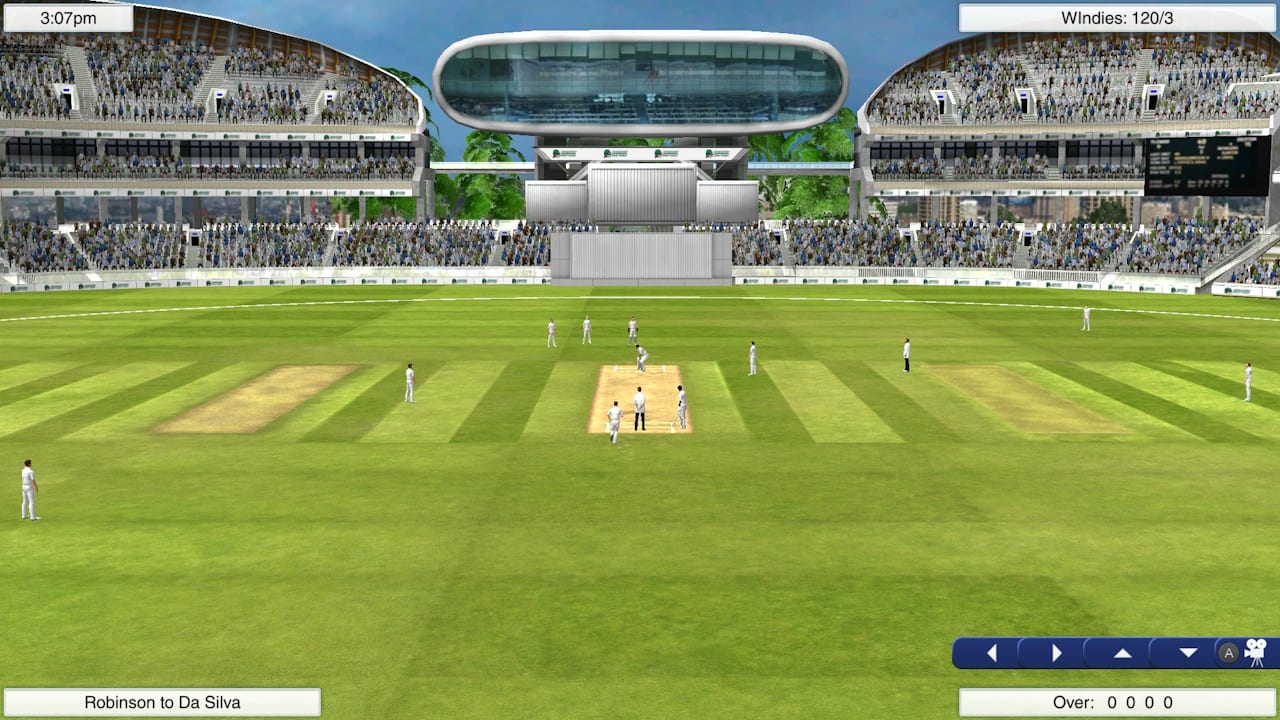Screen dimensions: 1280x720
Task: Select the striking batsman at the crease
Action: click(x=641, y=360)
